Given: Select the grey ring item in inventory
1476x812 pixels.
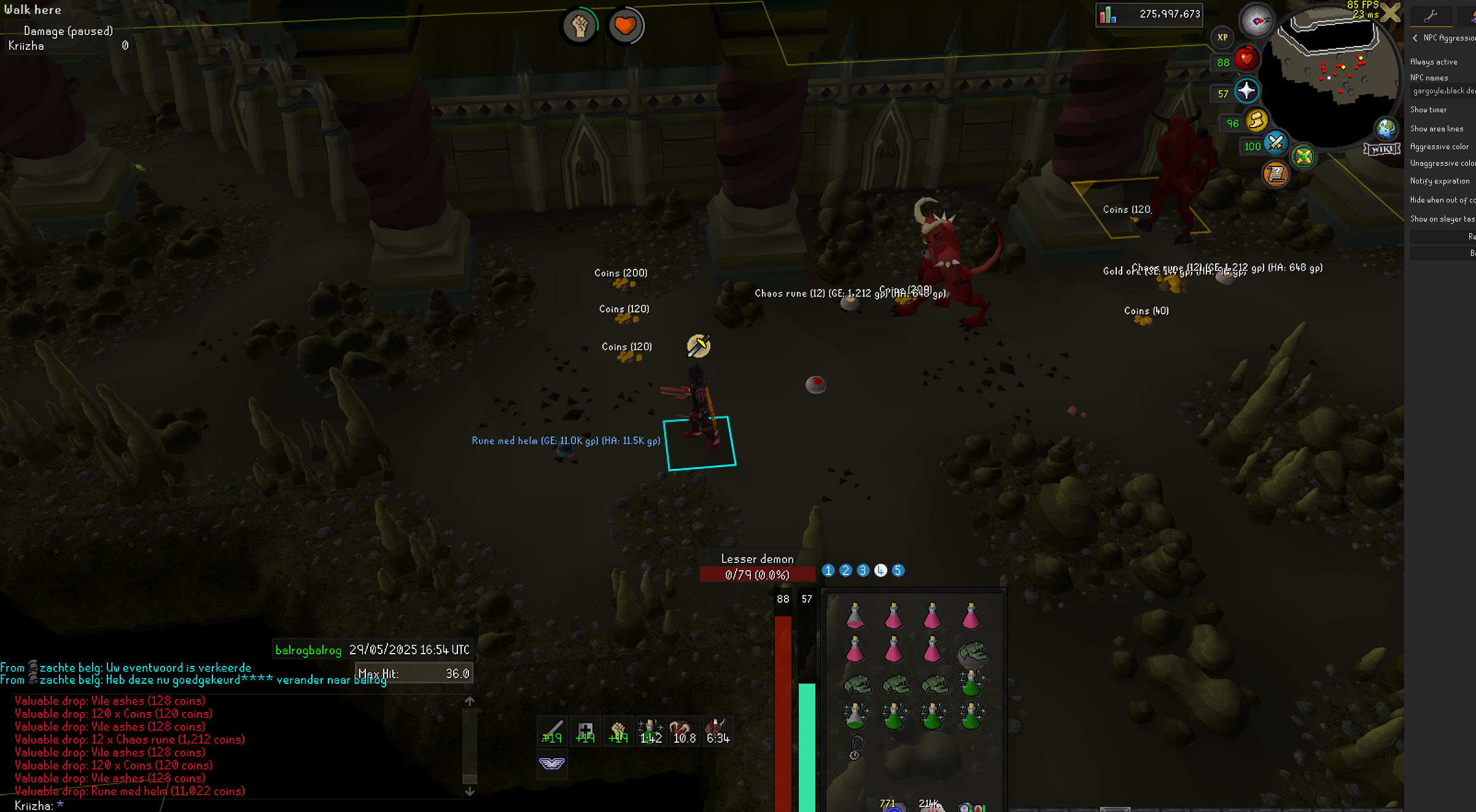Looking at the screenshot, I should coord(855,748).
